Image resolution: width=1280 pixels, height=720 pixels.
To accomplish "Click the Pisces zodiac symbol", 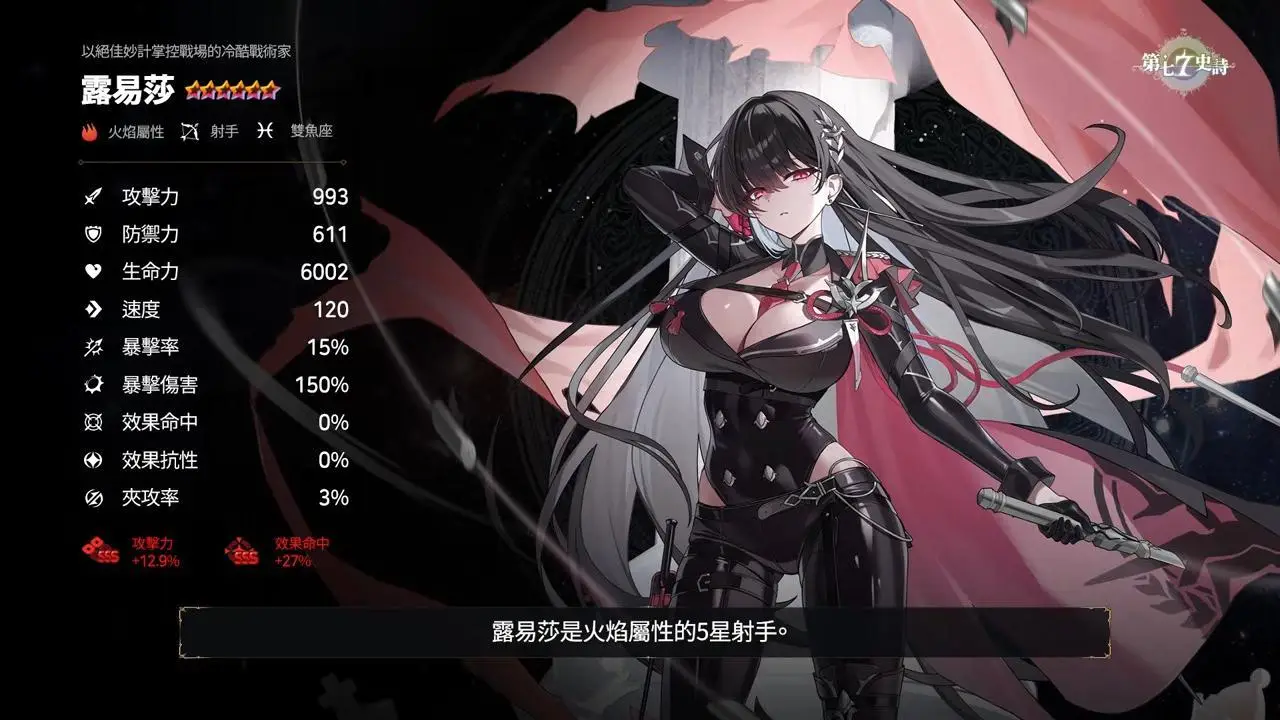I will (264, 131).
